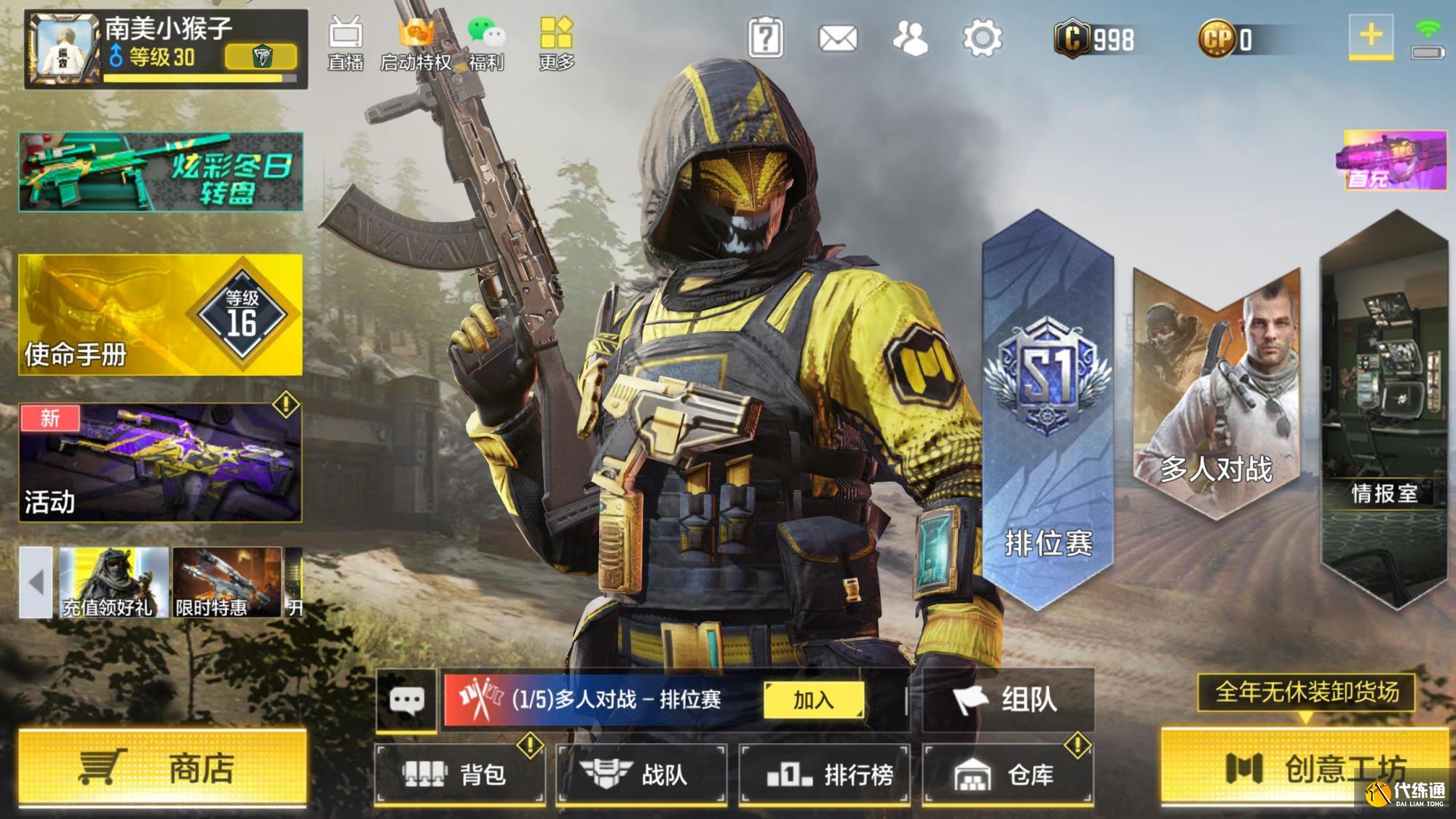Open the 背包 loadout menu
This screenshot has height=819, width=1456.
pyautogui.click(x=459, y=774)
